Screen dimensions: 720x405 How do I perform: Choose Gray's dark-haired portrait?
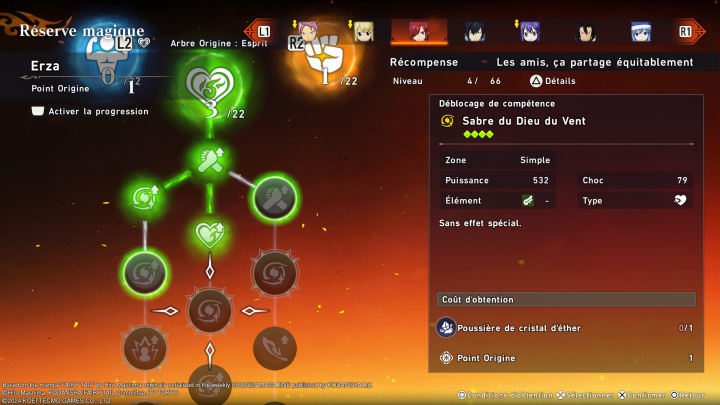474,31
